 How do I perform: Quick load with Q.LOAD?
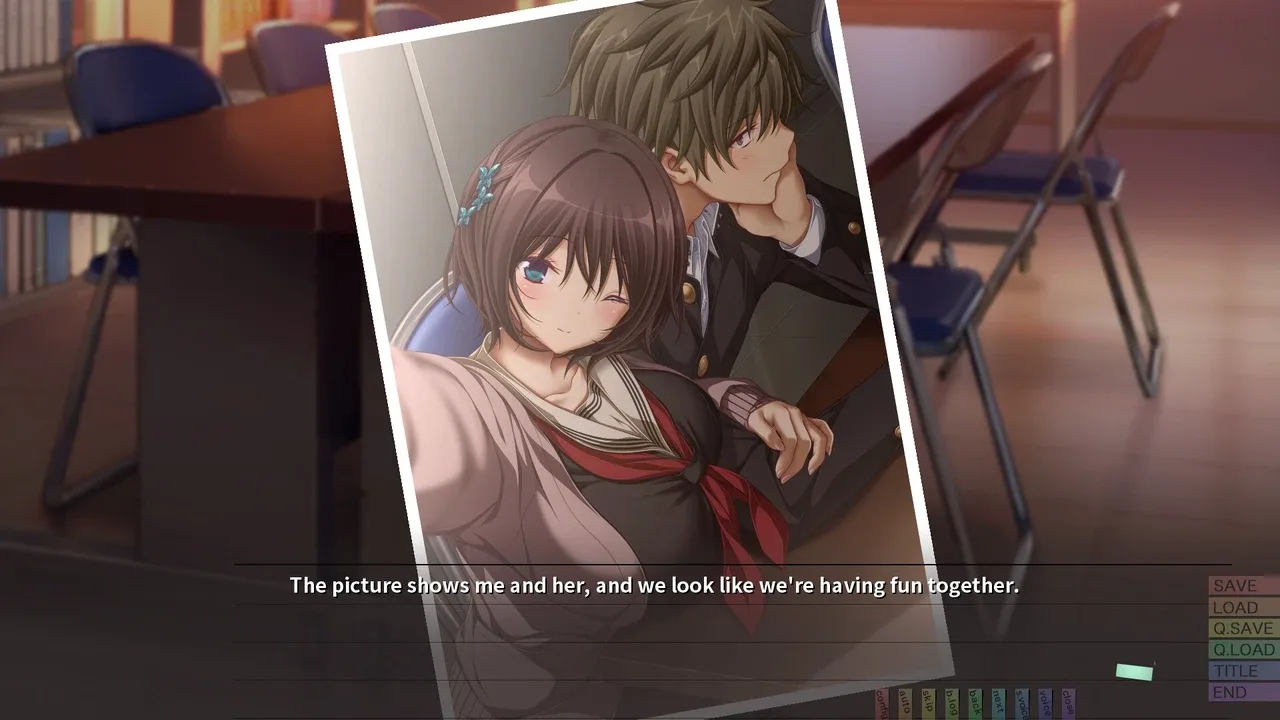pyautogui.click(x=1243, y=649)
